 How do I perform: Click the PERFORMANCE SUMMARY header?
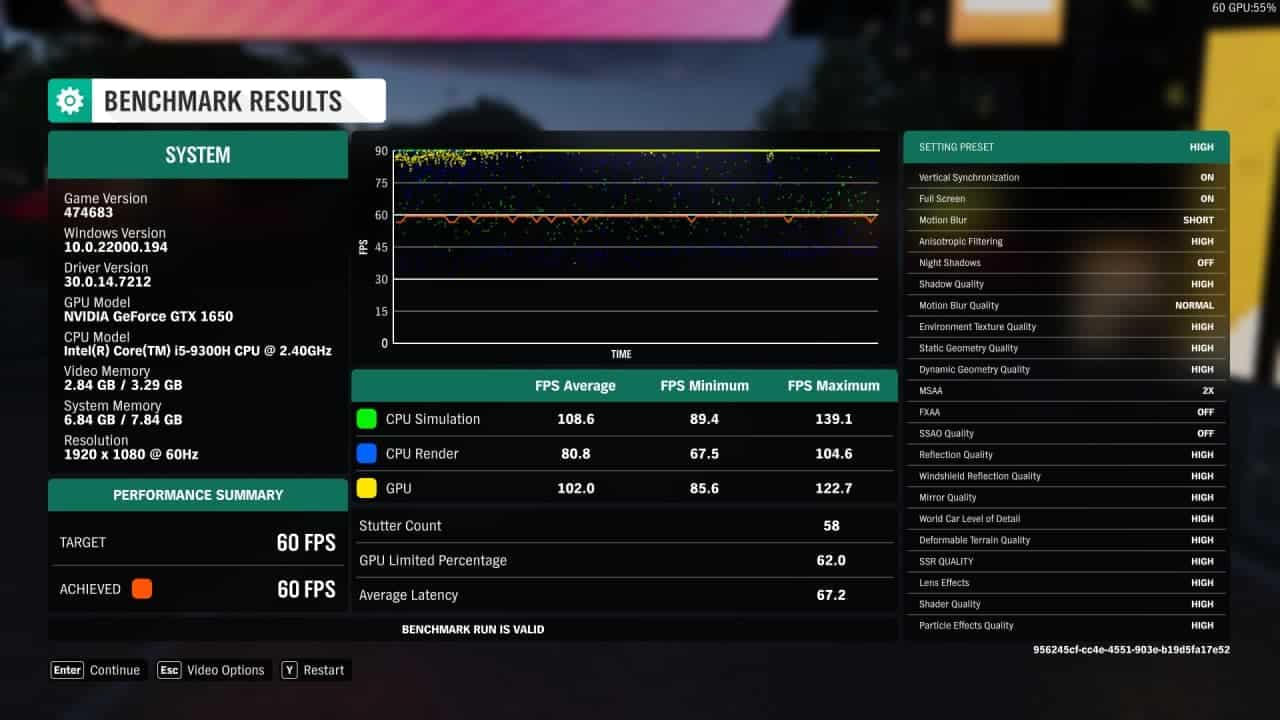197,494
